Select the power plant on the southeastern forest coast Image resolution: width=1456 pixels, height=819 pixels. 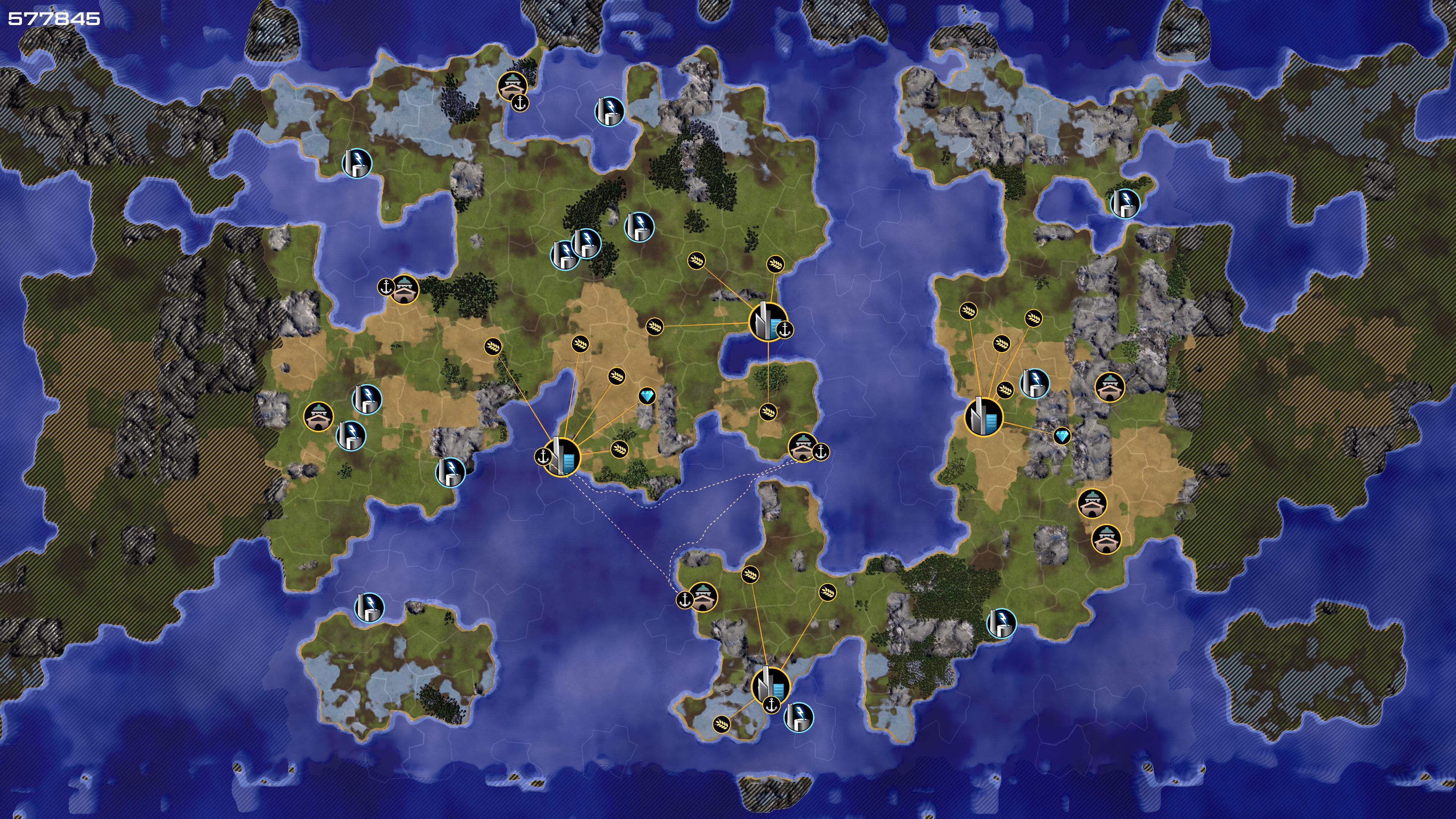[1001, 623]
